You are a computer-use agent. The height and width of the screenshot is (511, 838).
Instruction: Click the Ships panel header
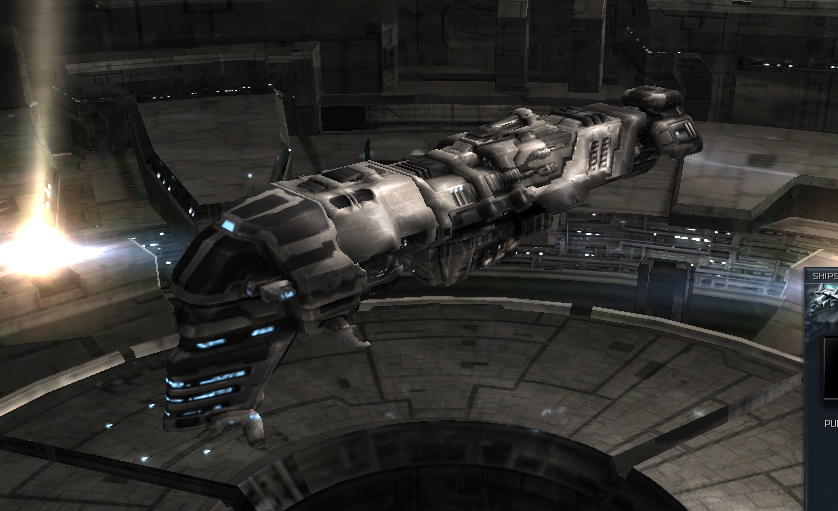coord(824,276)
